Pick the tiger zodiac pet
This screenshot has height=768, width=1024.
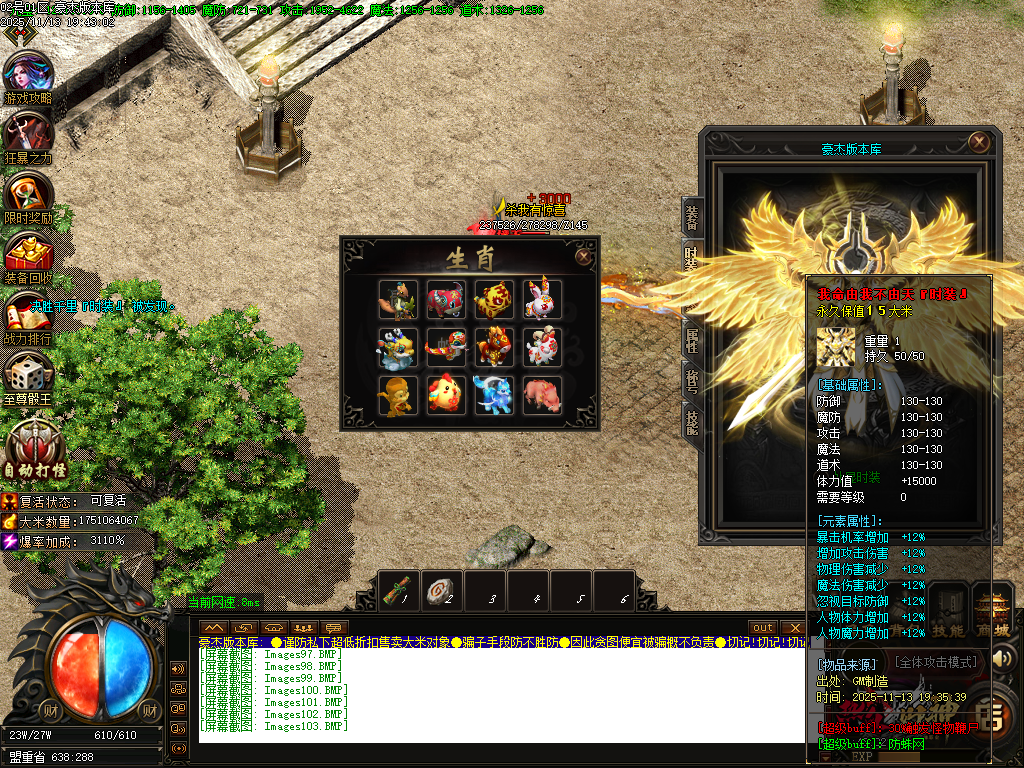pos(494,299)
